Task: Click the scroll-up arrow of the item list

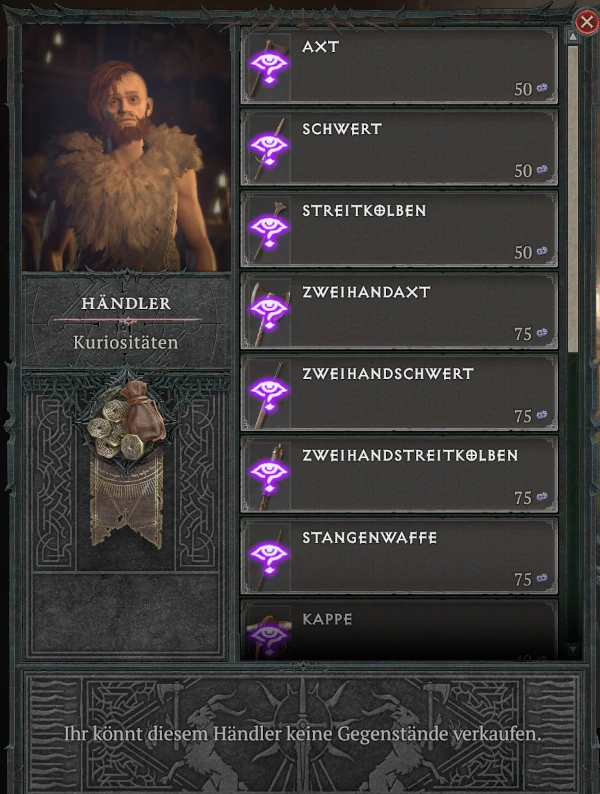Action: click(573, 36)
